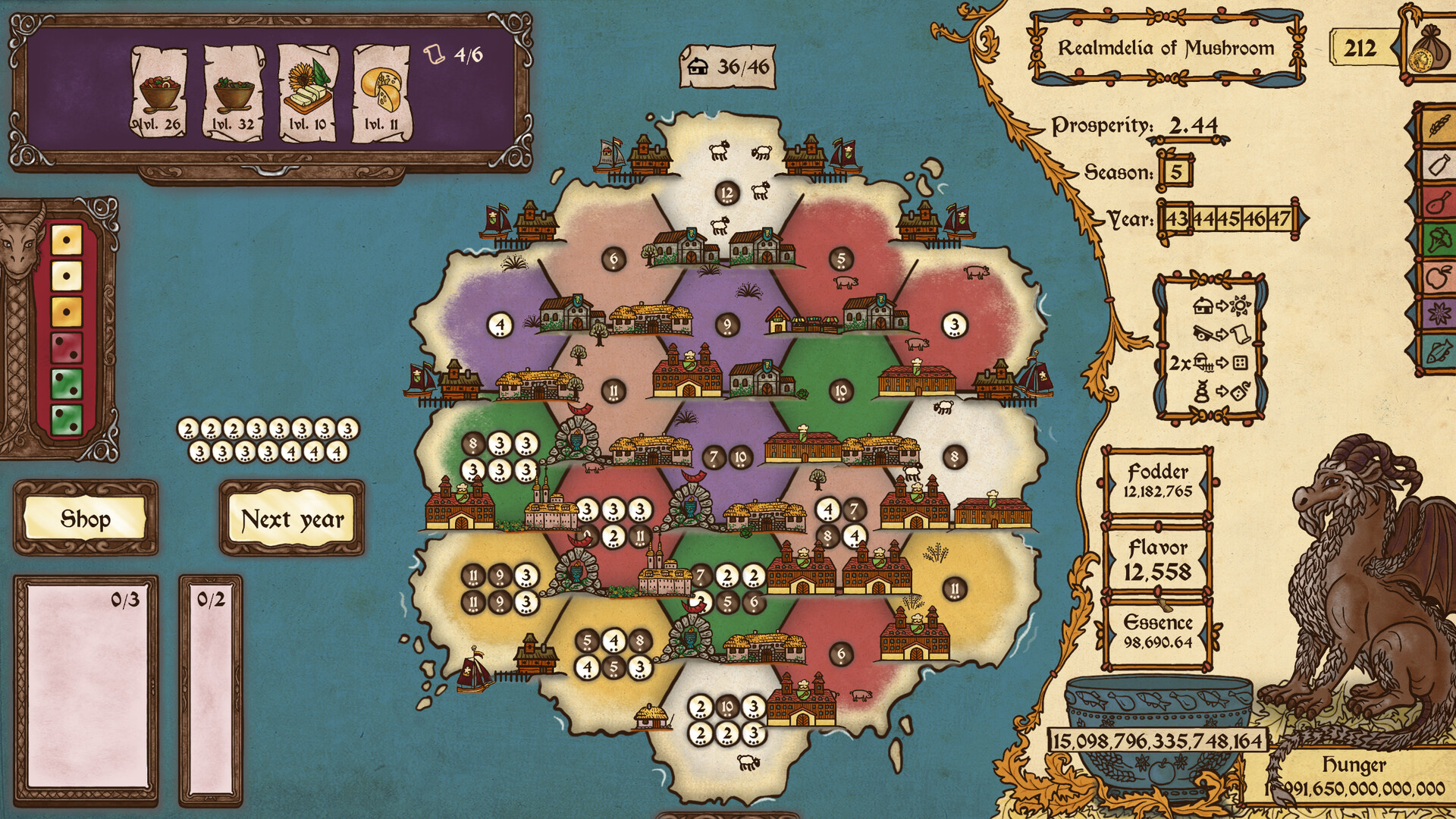This screenshot has height=819, width=1456.
Task: Select the Essence resource panel
Action: click(1157, 632)
